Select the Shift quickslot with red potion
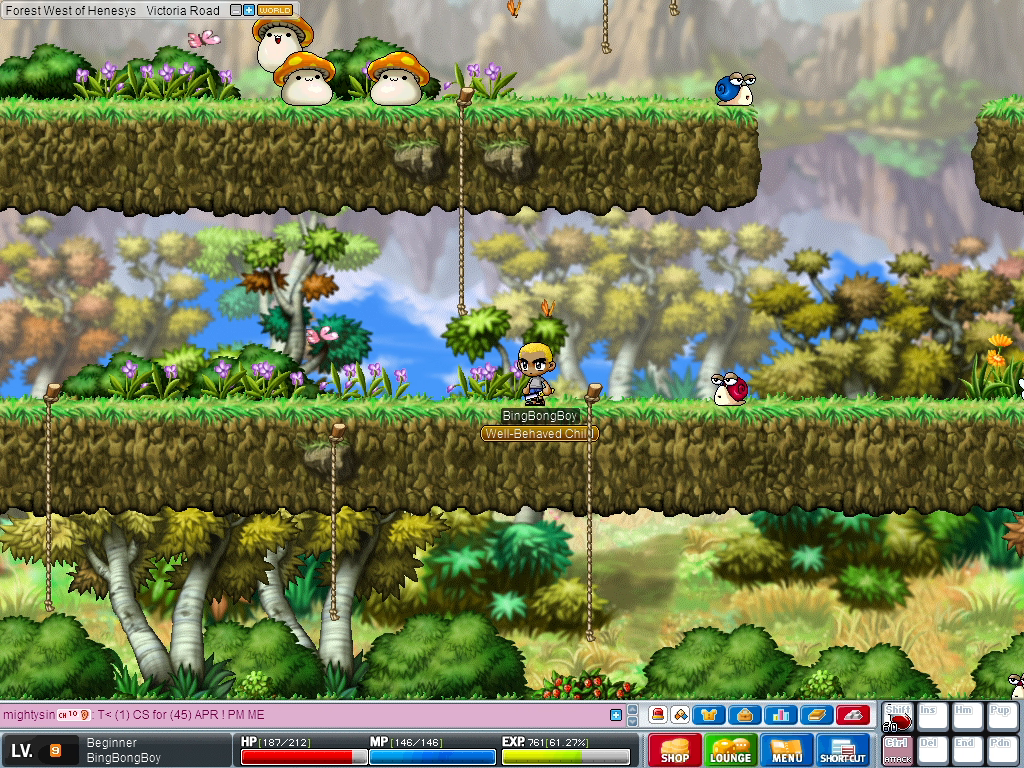Screen dimensions: 1024x768 pyautogui.click(x=897, y=716)
